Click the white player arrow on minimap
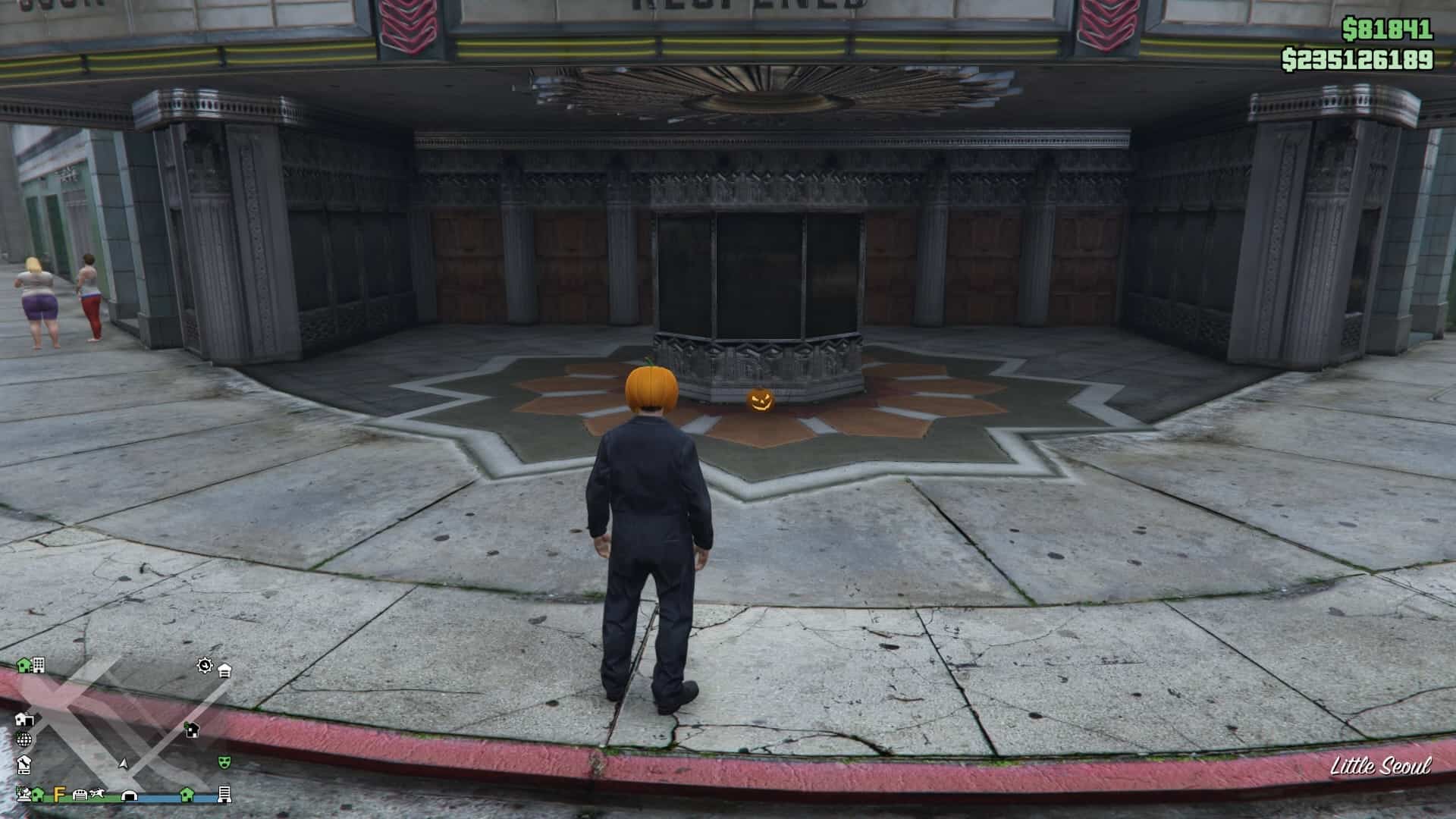 124,763
